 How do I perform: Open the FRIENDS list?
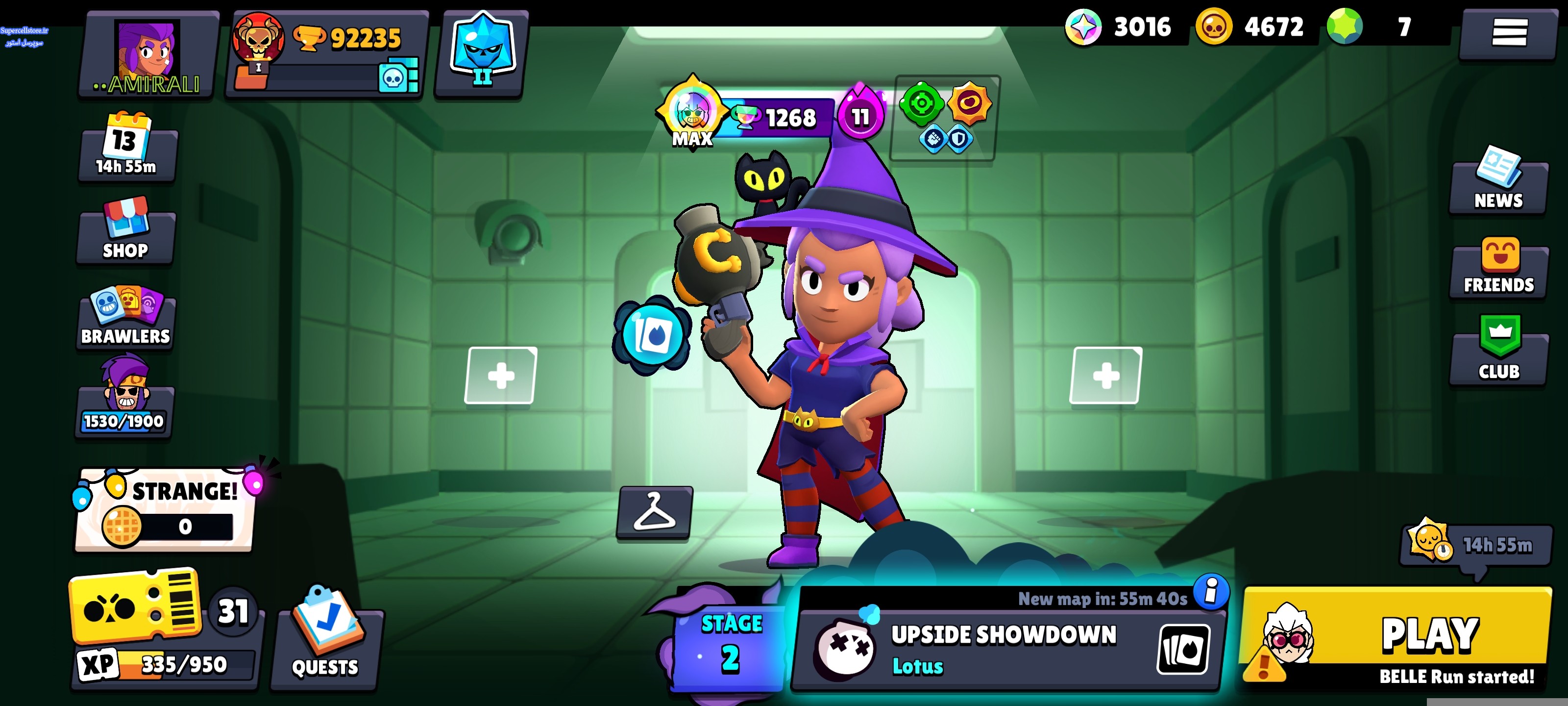(x=1498, y=267)
